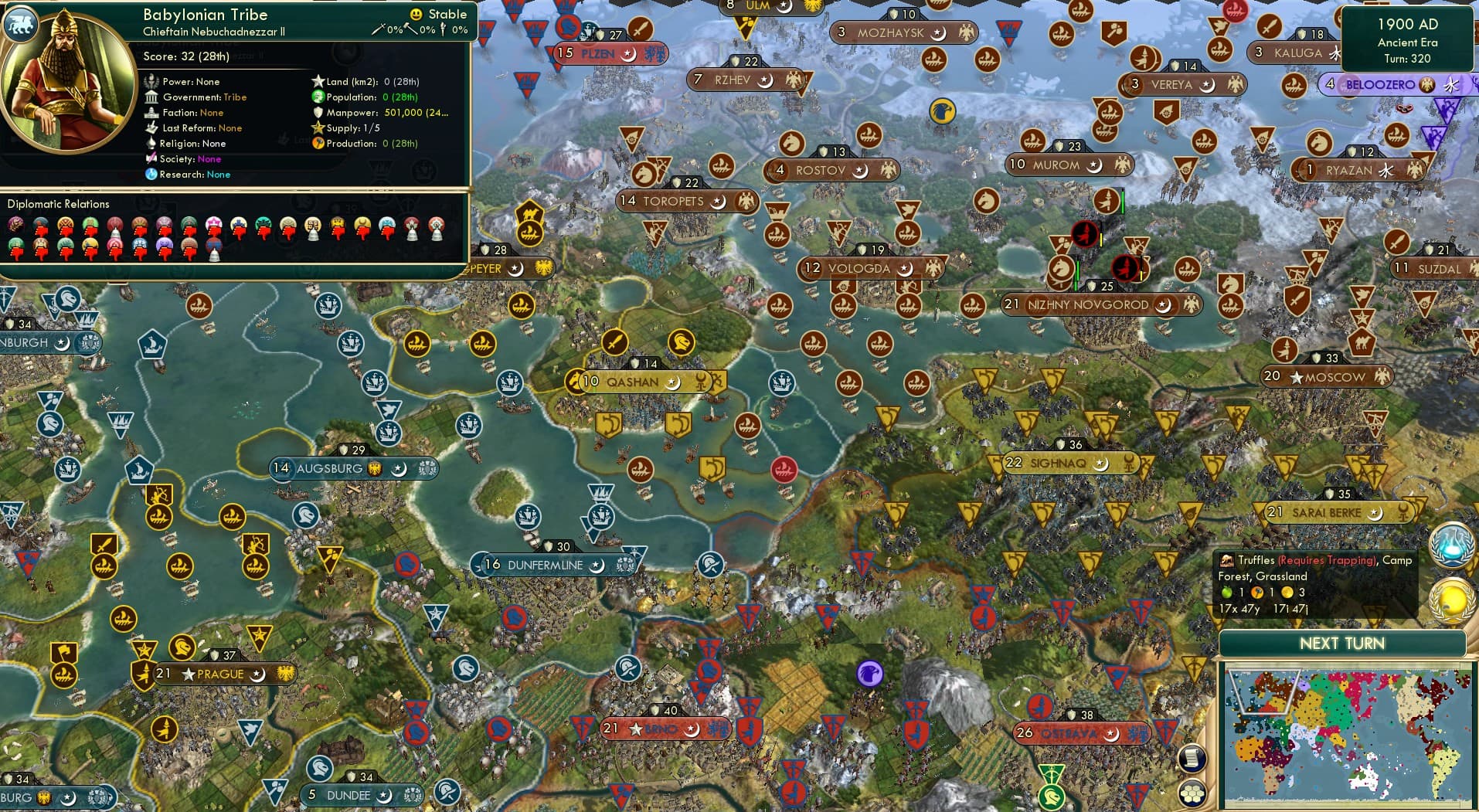The height and width of the screenshot is (812, 1479).
Task: Click the Supply star icon
Action: 317,128
